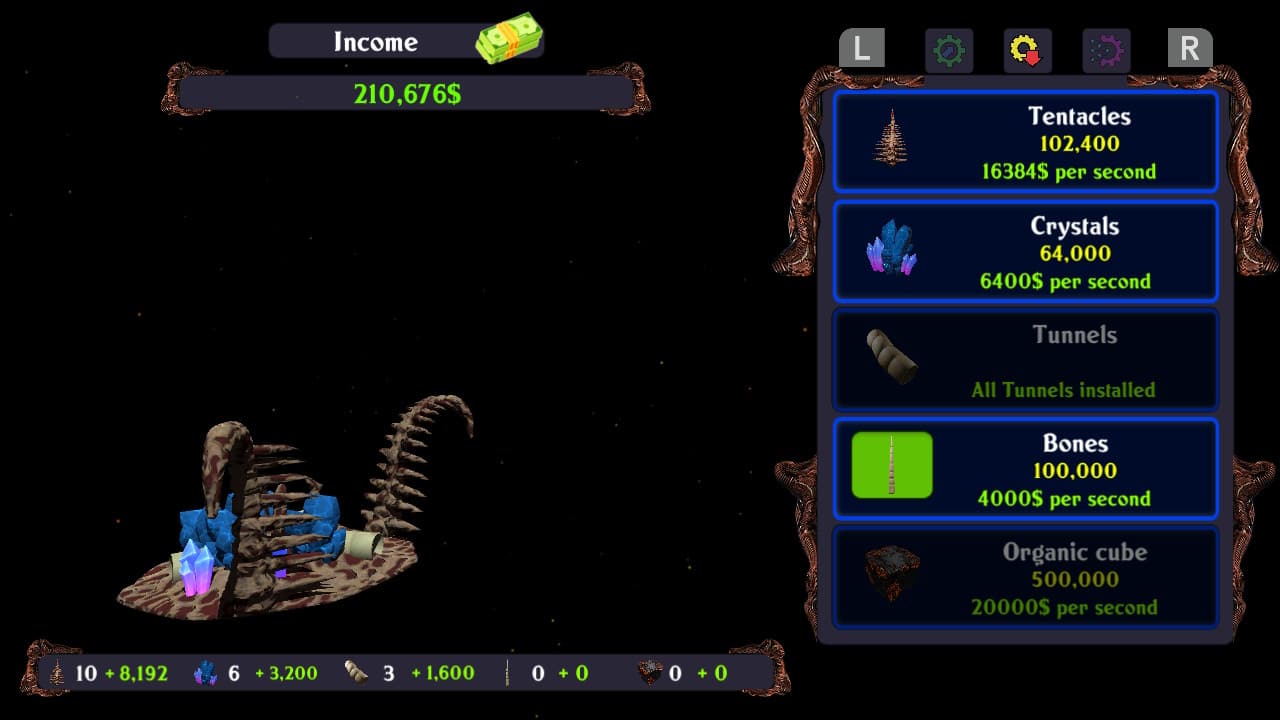Buy Bones upgrade for 100,000
The width and height of the screenshot is (1280, 720).
(1025, 468)
